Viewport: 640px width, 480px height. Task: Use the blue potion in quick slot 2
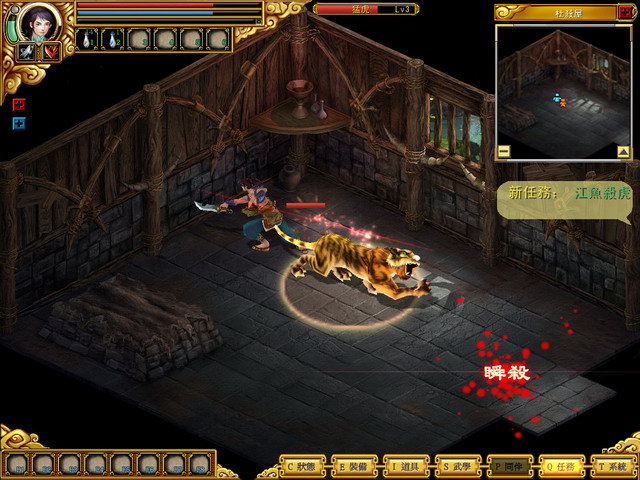tap(113, 39)
